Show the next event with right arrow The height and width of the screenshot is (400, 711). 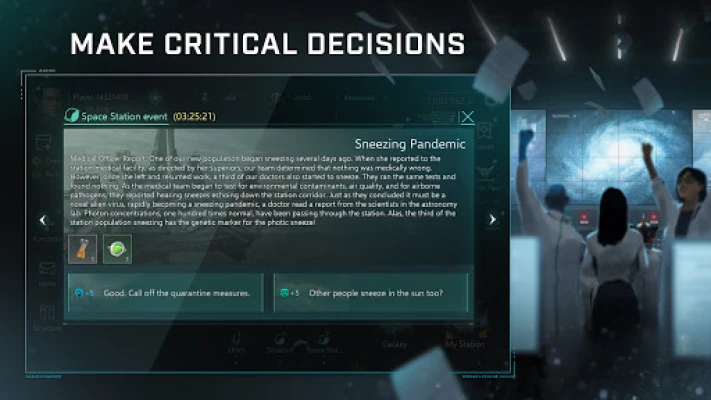click(x=492, y=220)
